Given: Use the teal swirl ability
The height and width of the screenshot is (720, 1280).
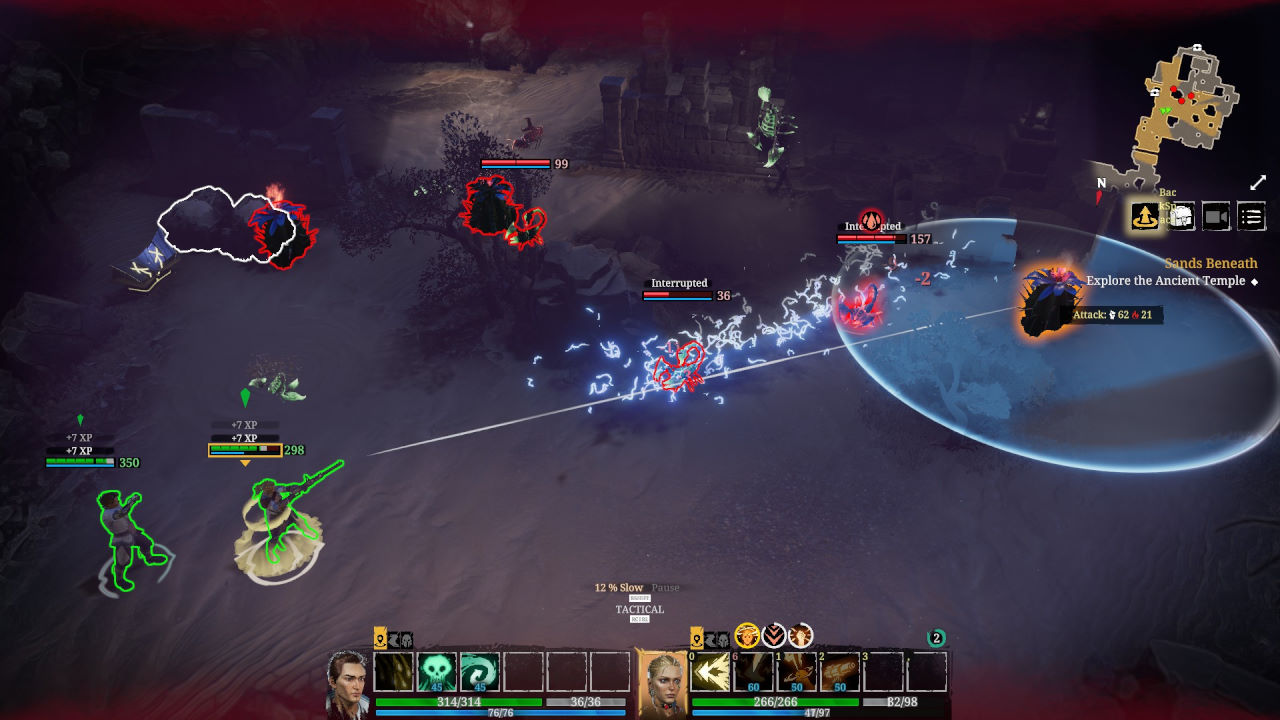Looking at the screenshot, I should coord(480,672).
